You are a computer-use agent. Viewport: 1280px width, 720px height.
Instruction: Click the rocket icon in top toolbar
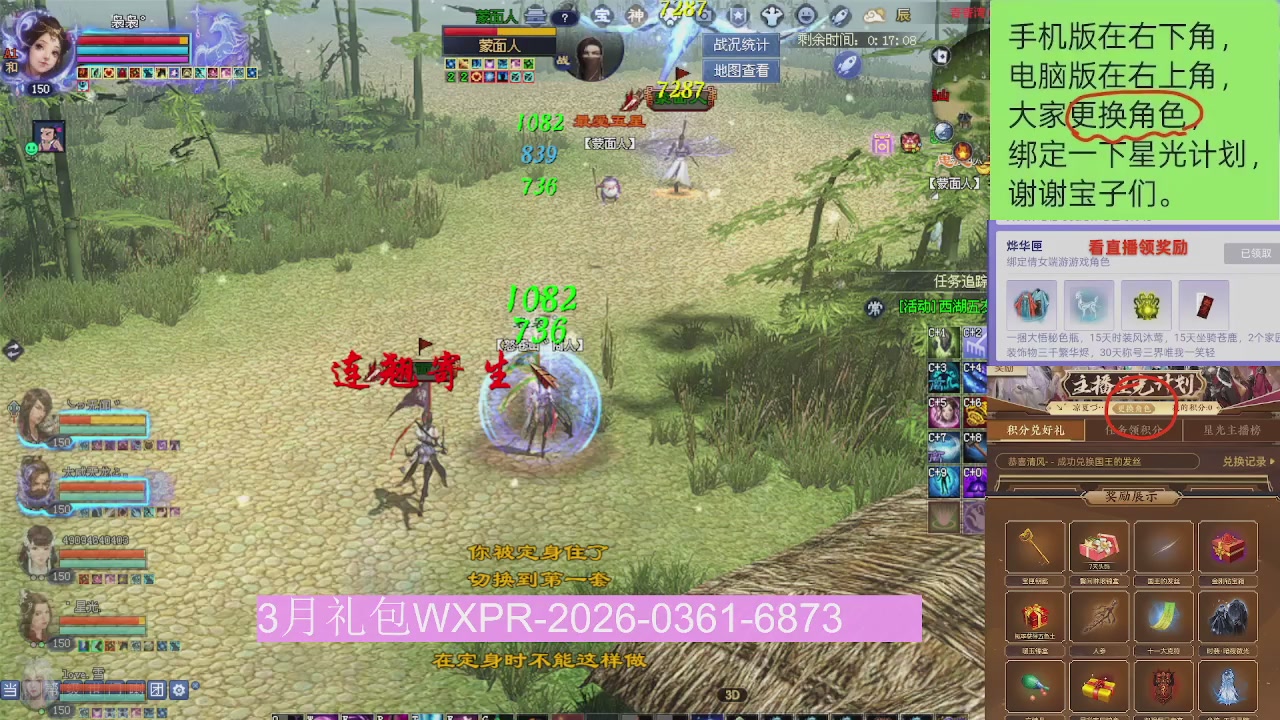[839, 15]
